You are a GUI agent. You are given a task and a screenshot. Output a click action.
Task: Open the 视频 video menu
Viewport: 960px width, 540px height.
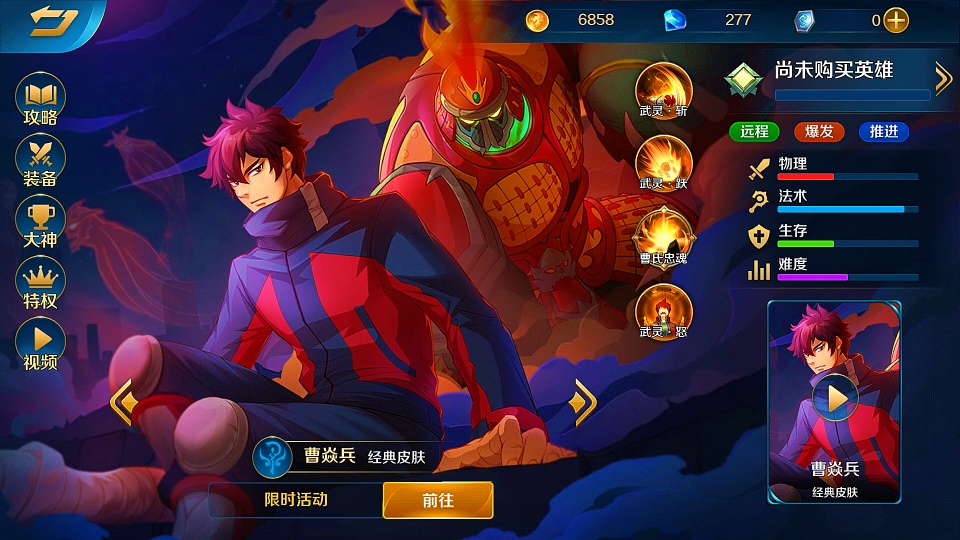click(41, 344)
